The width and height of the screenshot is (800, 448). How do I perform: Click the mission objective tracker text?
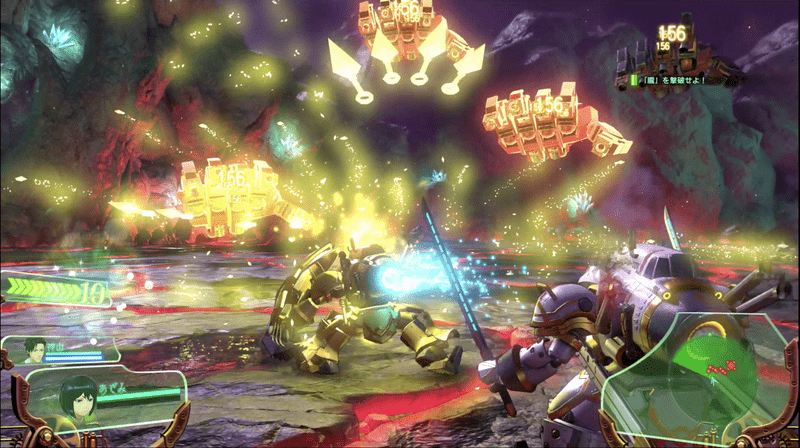pyautogui.click(x=680, y=79)
